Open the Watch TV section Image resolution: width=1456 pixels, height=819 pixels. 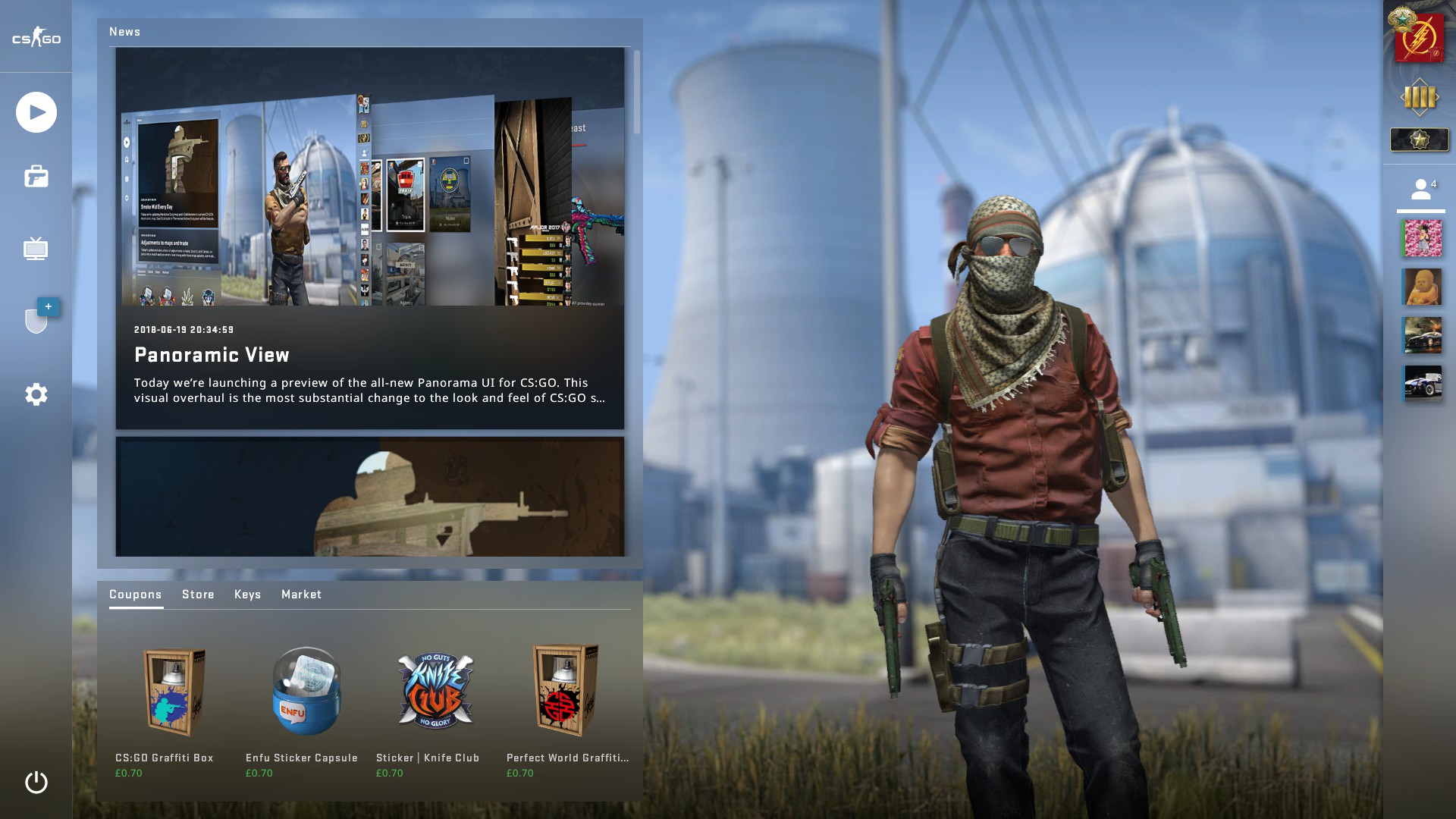pos(36,249)
